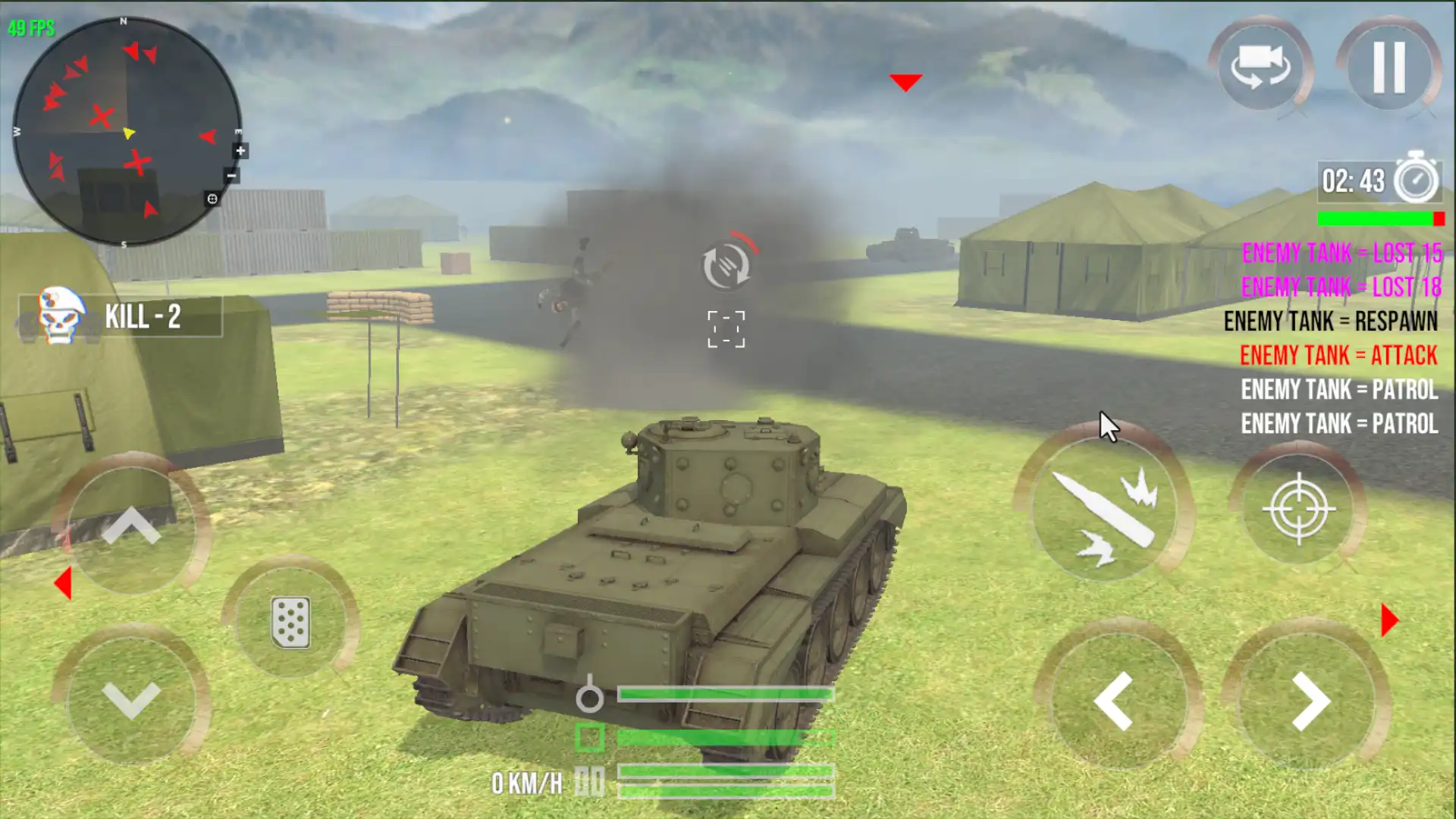This screenshot has width=1456, height=819.
Task: Zoom out the minimap with minus
Action: tap(232, 176)
